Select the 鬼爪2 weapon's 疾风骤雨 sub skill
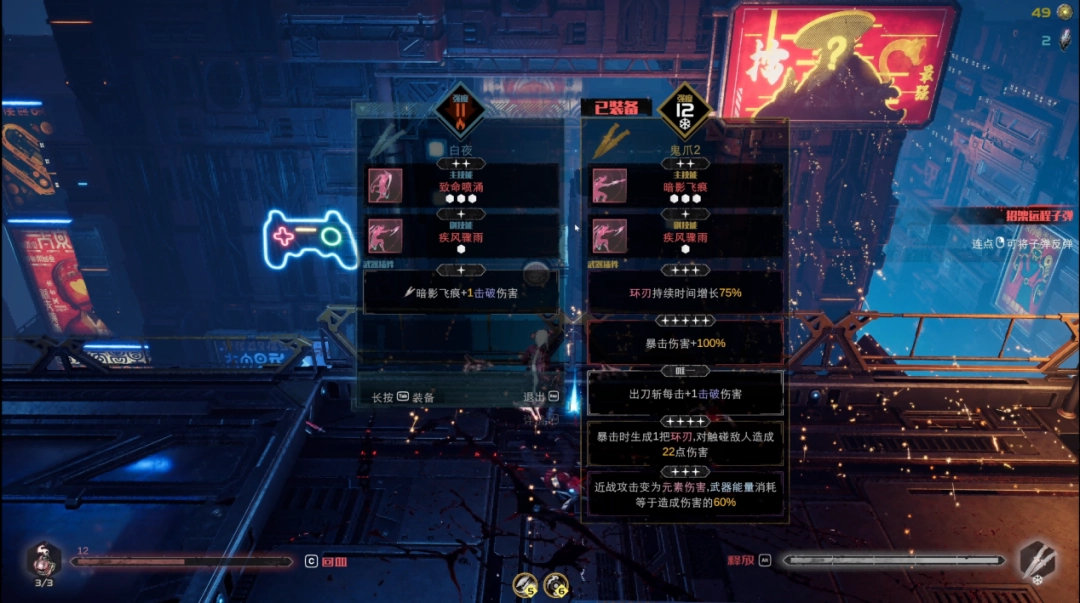 pyautogui.click(x=686, y=238)
